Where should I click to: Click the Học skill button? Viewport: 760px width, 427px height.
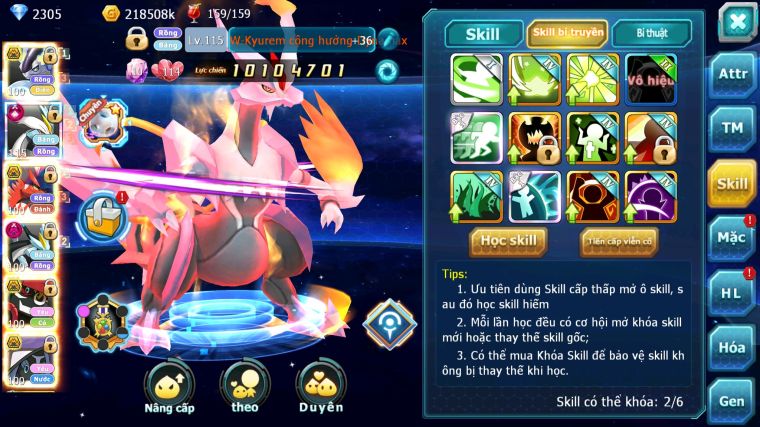pos(508,241)
